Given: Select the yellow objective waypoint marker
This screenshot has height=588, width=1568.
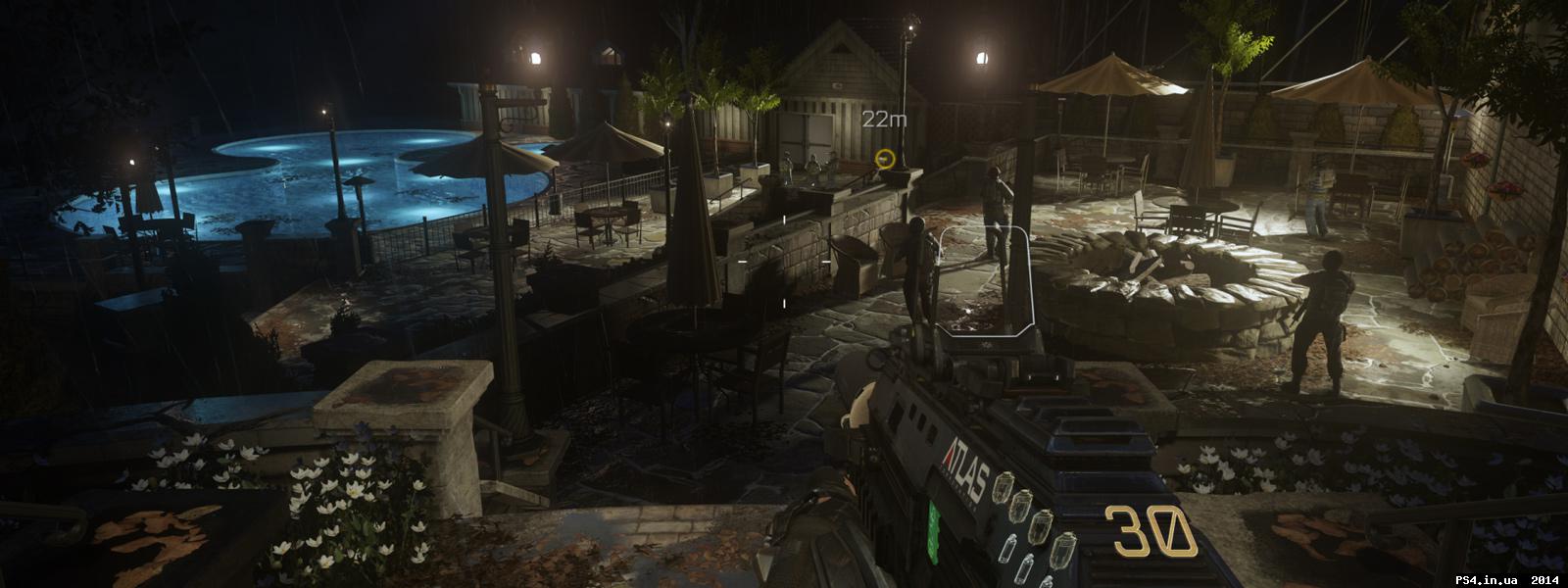Looking at the screenshot, I should [x=886, y=158].
